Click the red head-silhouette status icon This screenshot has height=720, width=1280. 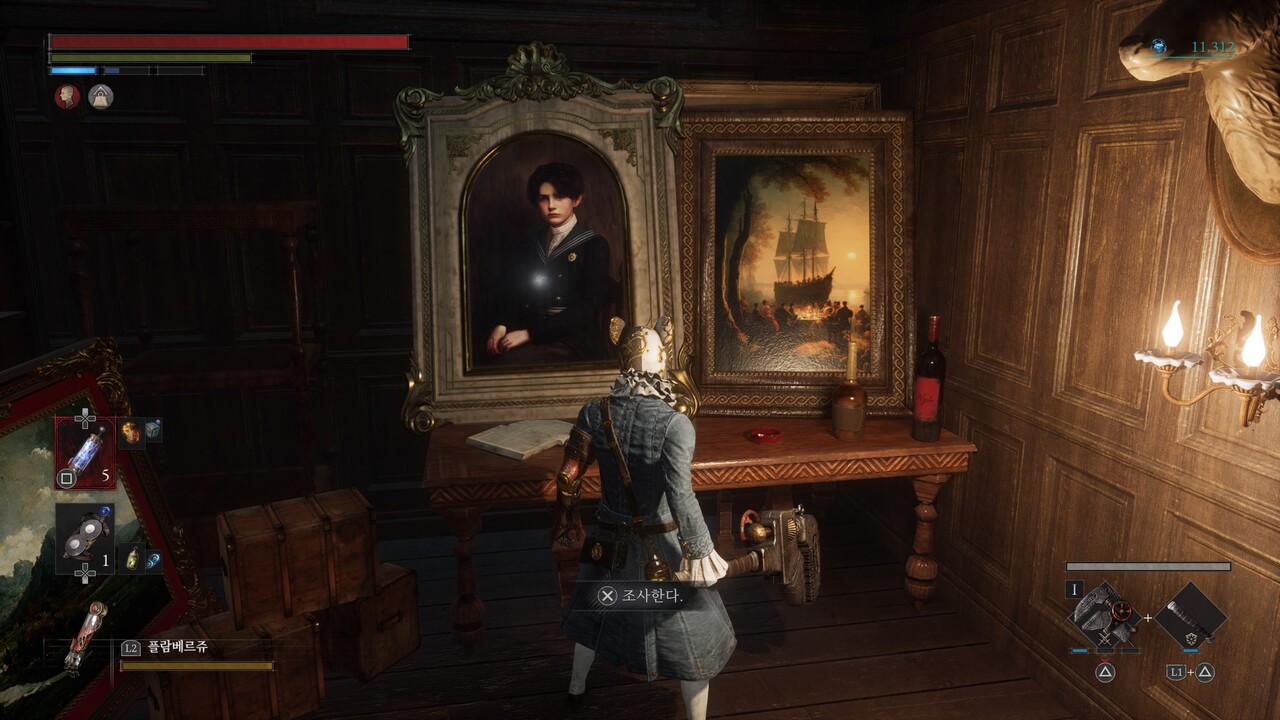click(x=67, y=96)
